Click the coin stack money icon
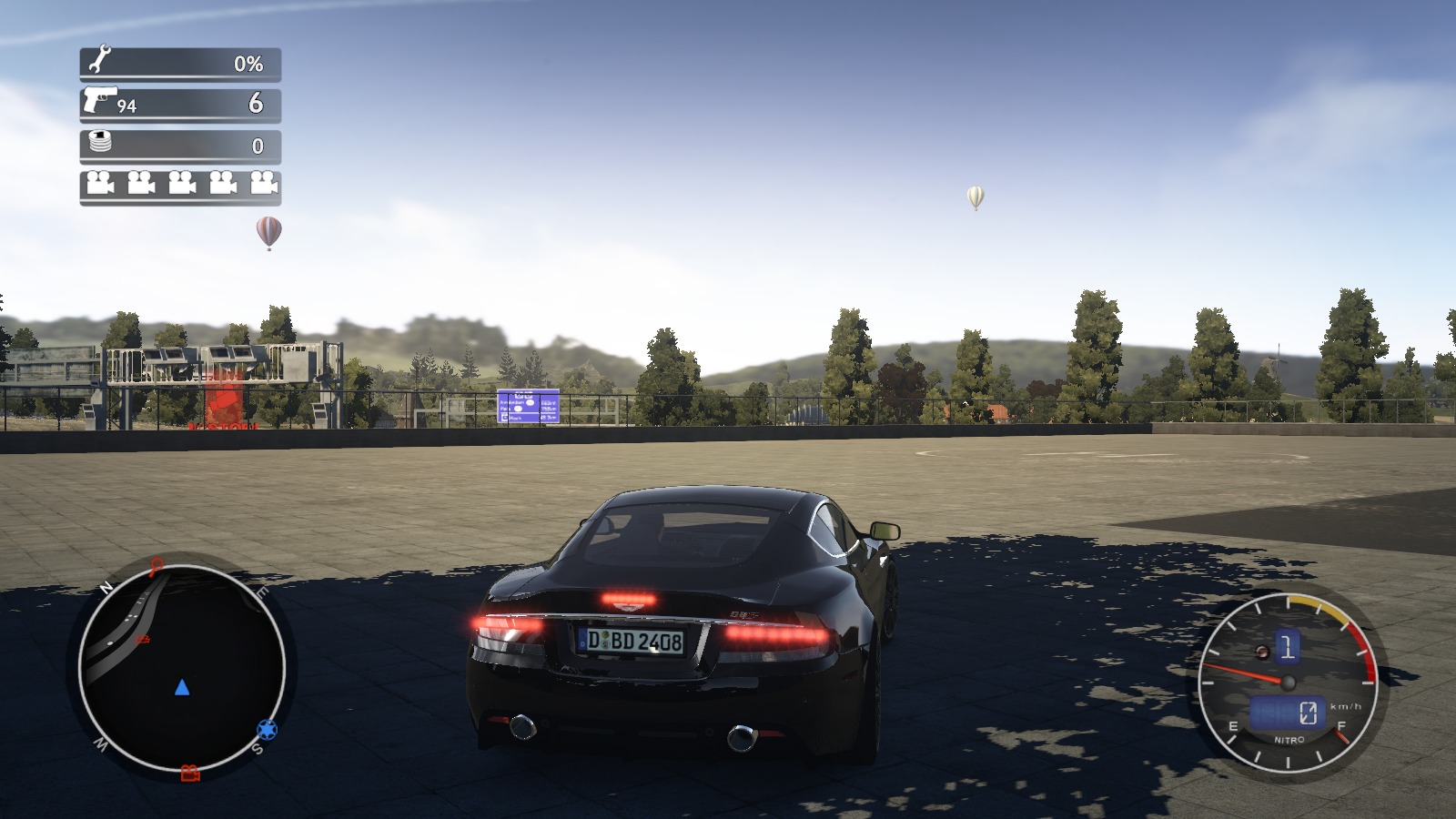This screenshot has width=1456, height=819. tap(100, 142)
